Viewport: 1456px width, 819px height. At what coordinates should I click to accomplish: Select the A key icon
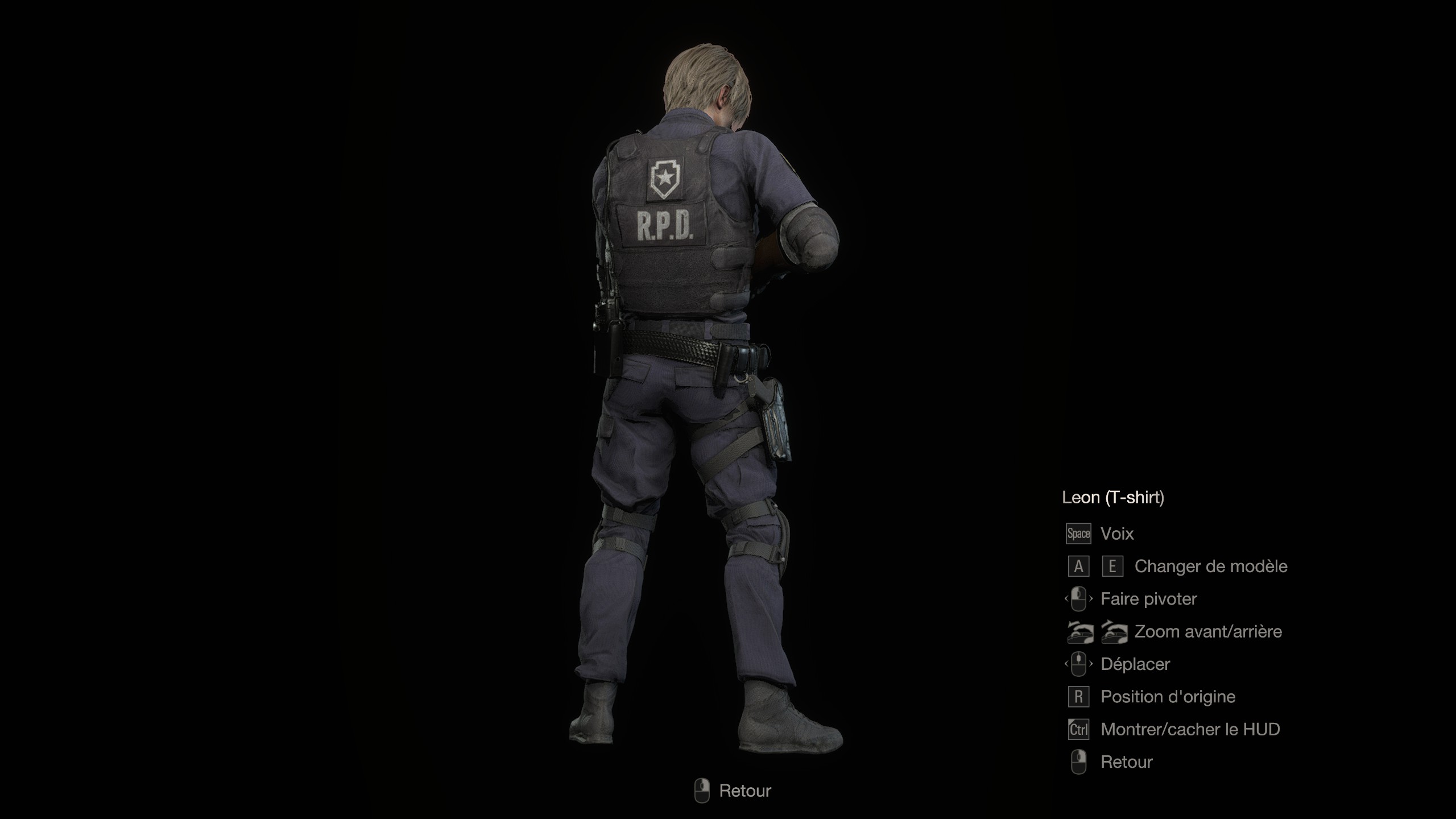click(1078, 566)
